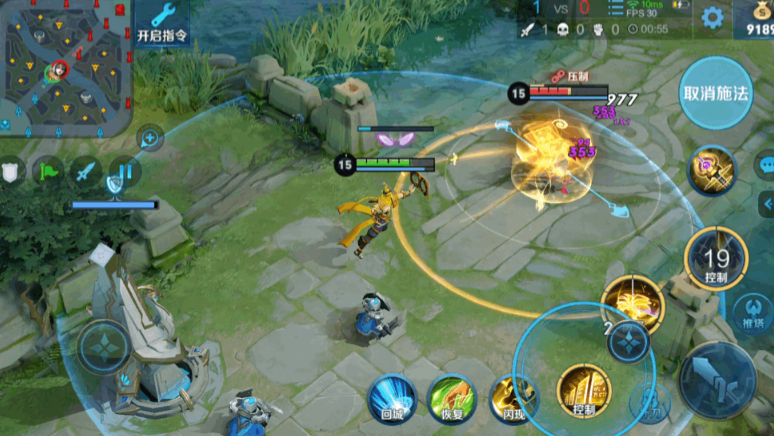Viewport: 774px width, 436px height.
Task: Open the gold coin shop
Action: pyautogui.click(x=753, y=18)
